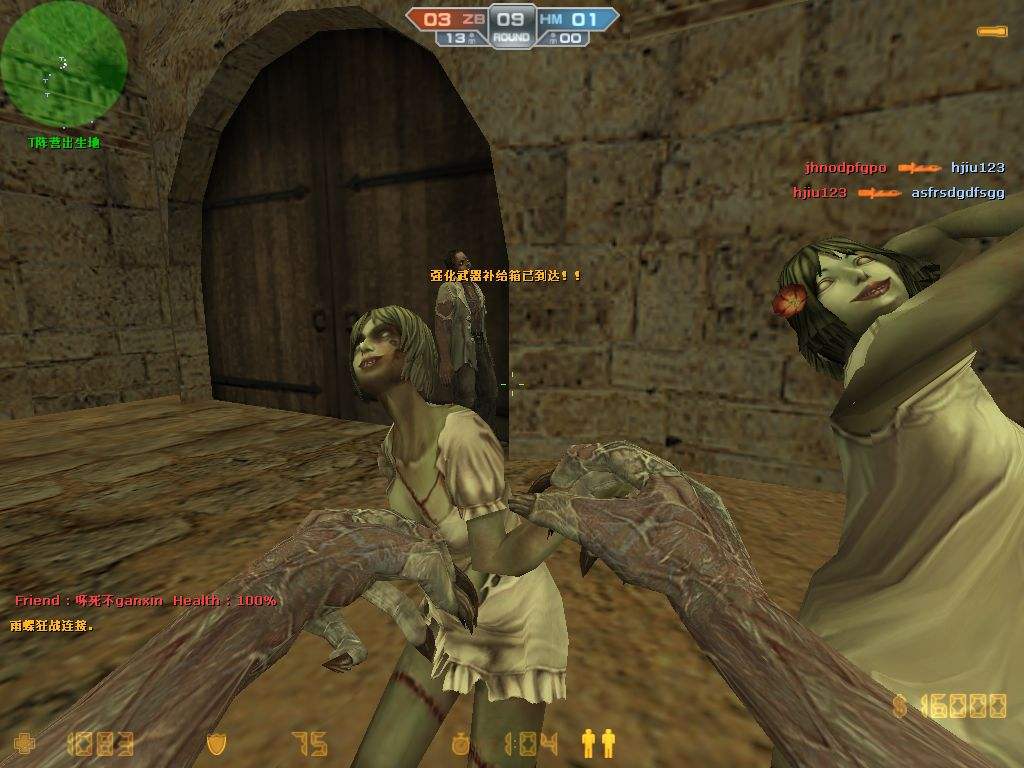
Task: Click the circular green minimap
Action: click(64, 64)
